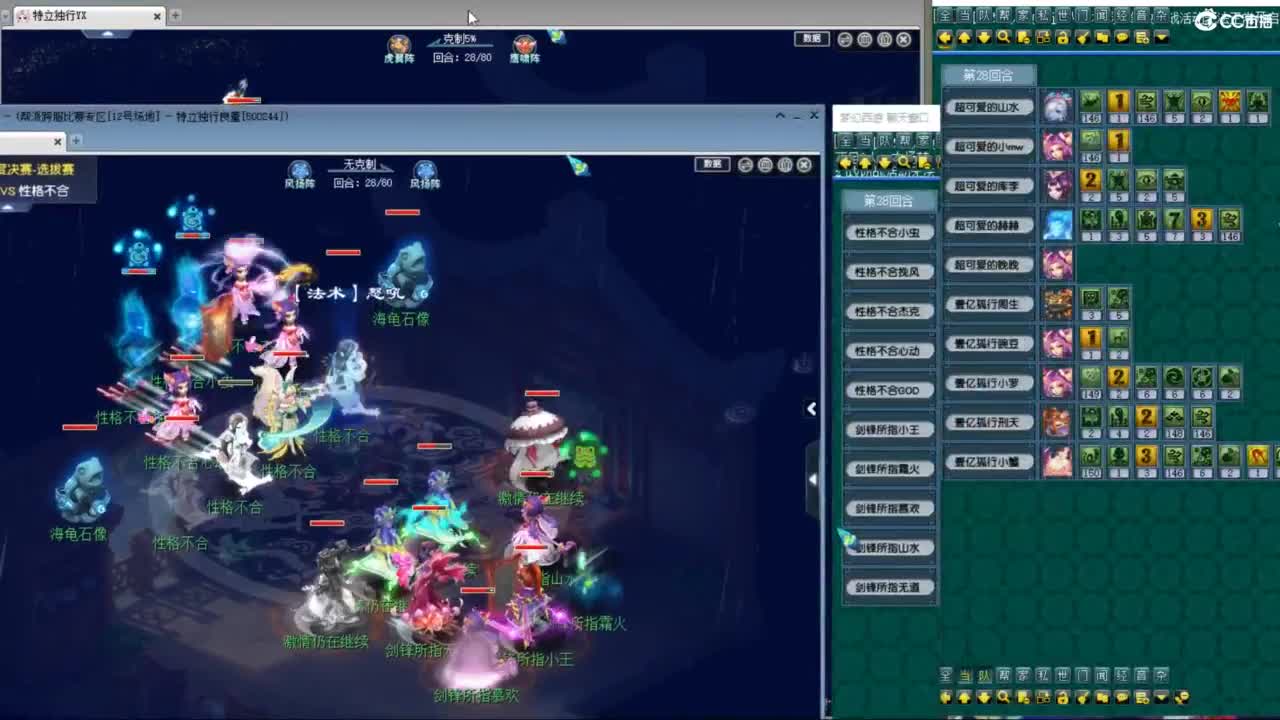
Task: Click the circular camera icon beside the 数据 button
Action: (844, 39)
